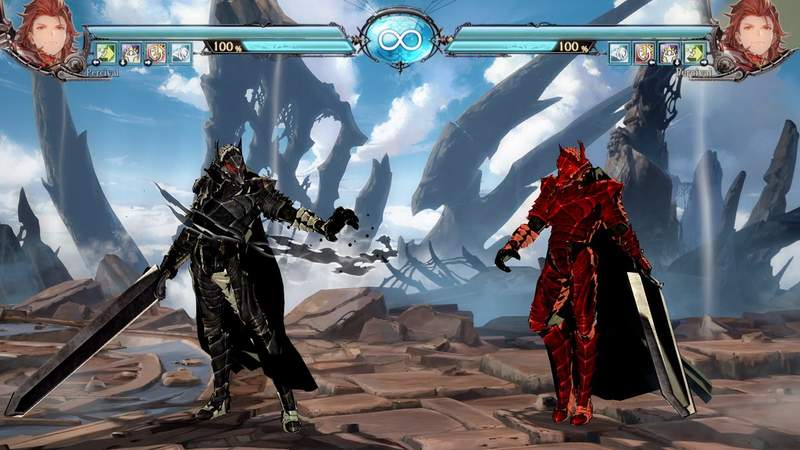Activate player one's purple skill icon
800x450 pixels.
click(130, 53)
